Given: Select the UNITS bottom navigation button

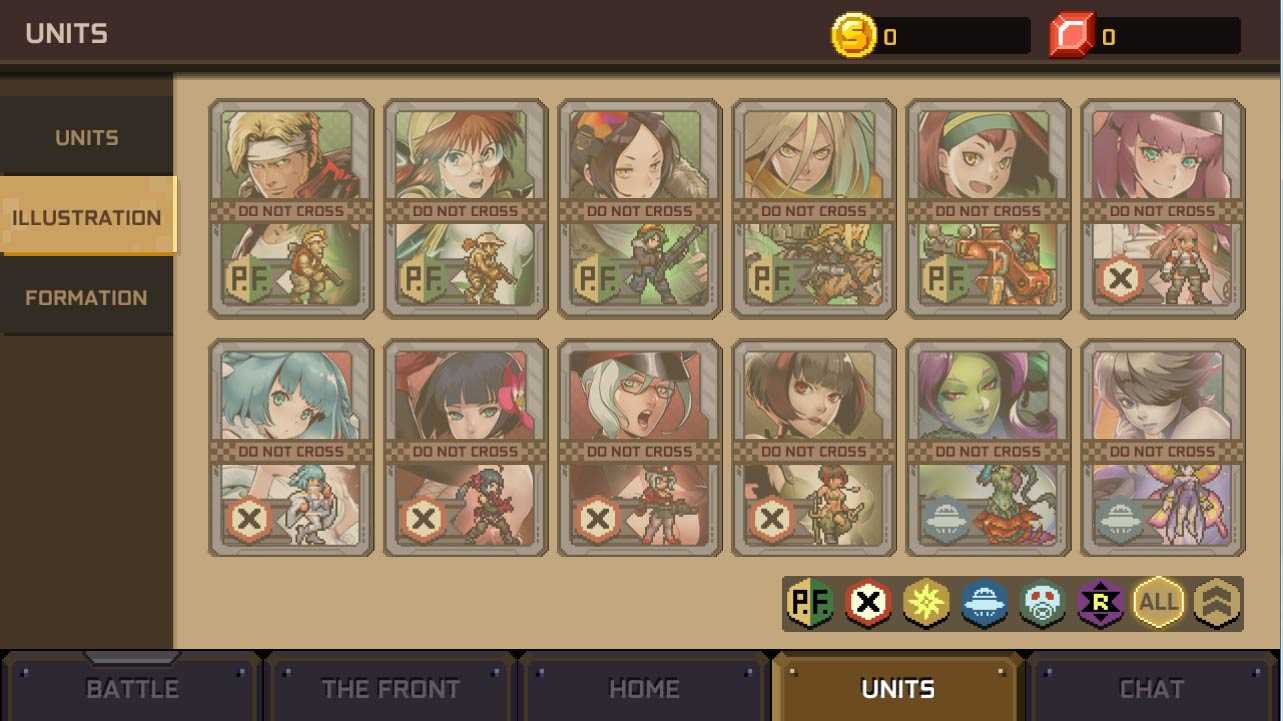Looking at the screenshot, I should [898, 688].
